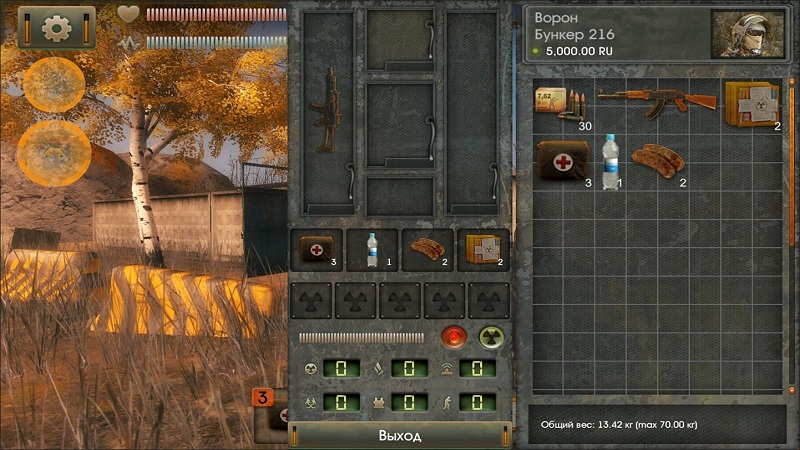Use the first aid kit quick slot
800x450 pixels.
pos(316,250)
